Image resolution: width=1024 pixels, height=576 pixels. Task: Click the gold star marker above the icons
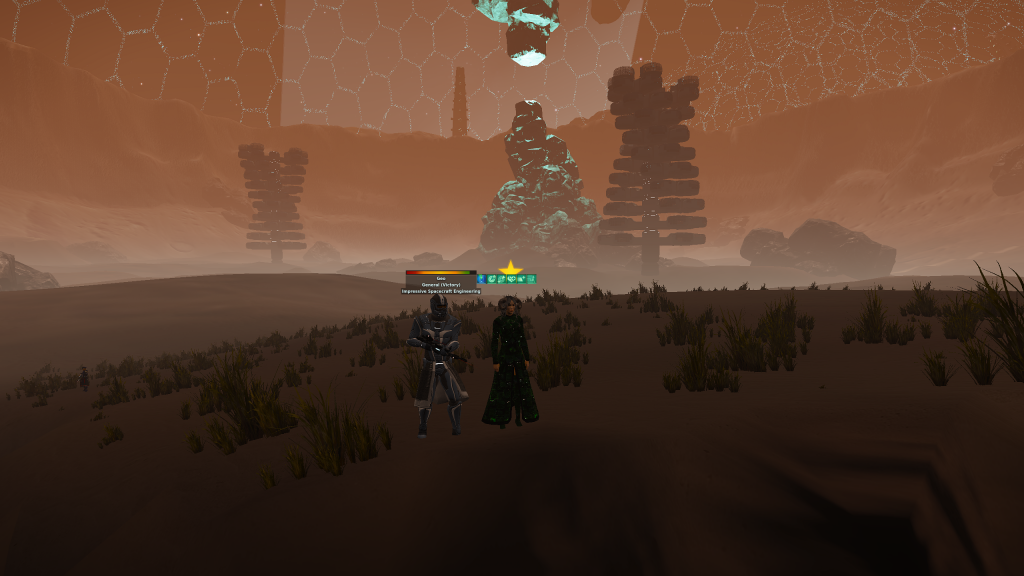(511, 268)
